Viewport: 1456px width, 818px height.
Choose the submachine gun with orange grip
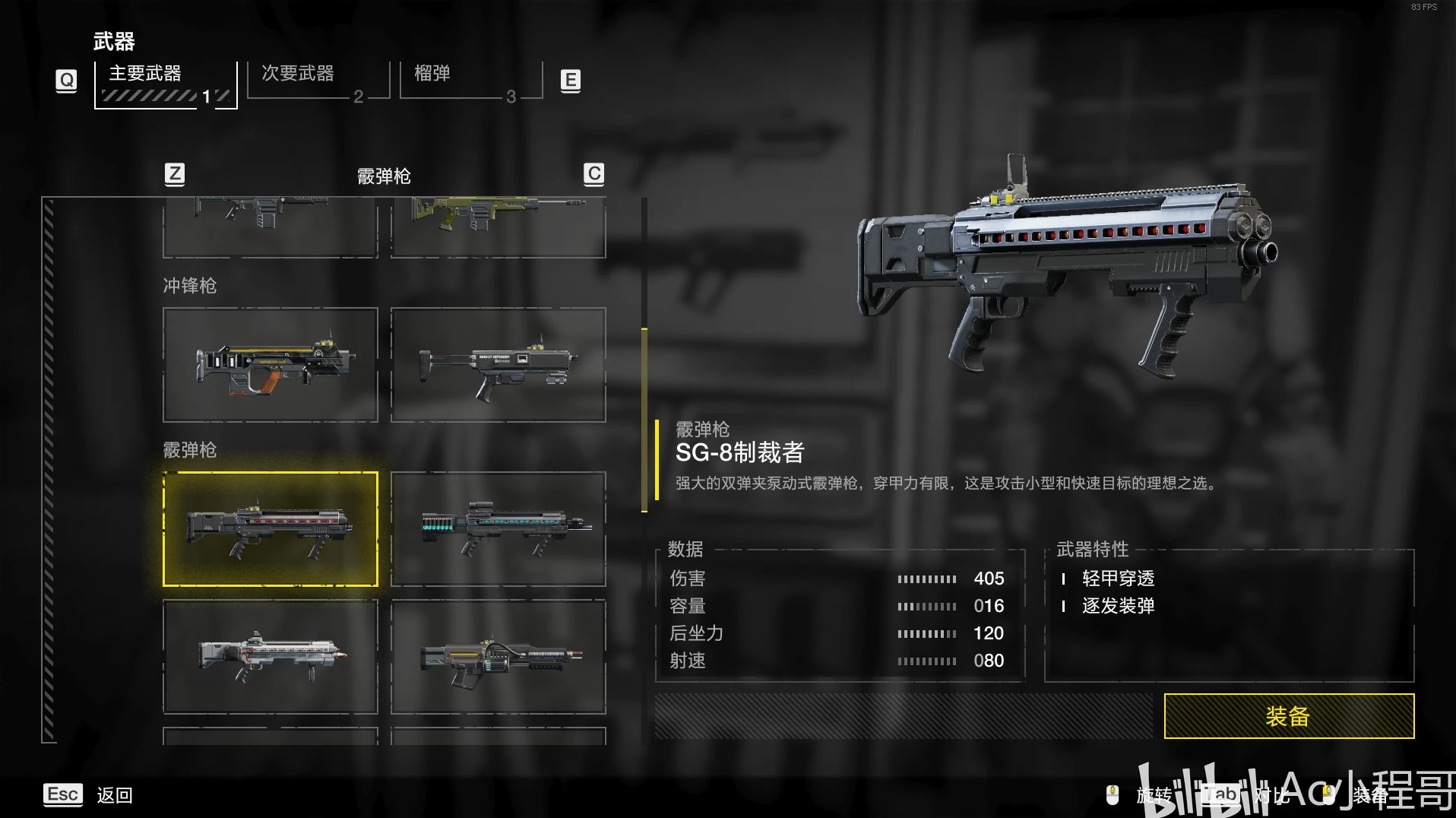click(x=271, y=365)
